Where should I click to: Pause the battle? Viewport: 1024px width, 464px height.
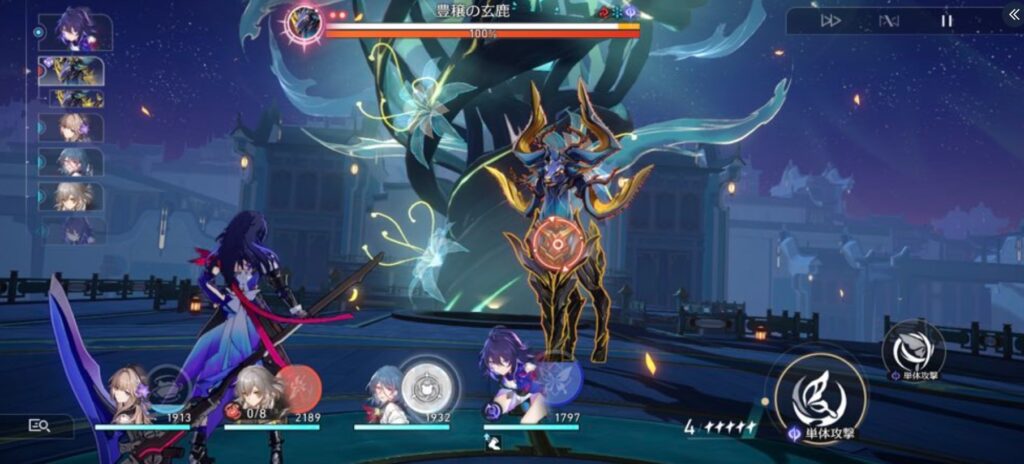tap(946, 20)
